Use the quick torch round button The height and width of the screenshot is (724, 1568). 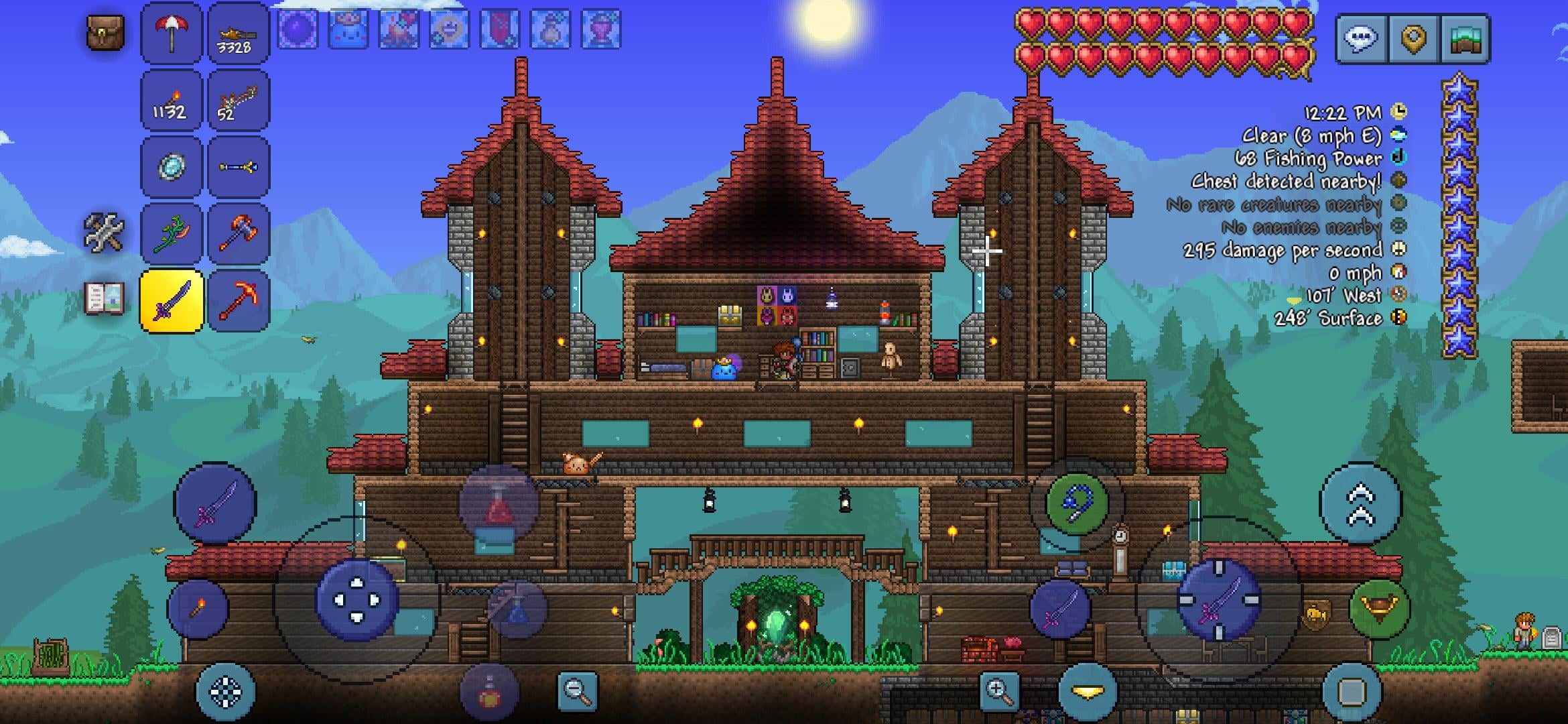tap(198, 609)
